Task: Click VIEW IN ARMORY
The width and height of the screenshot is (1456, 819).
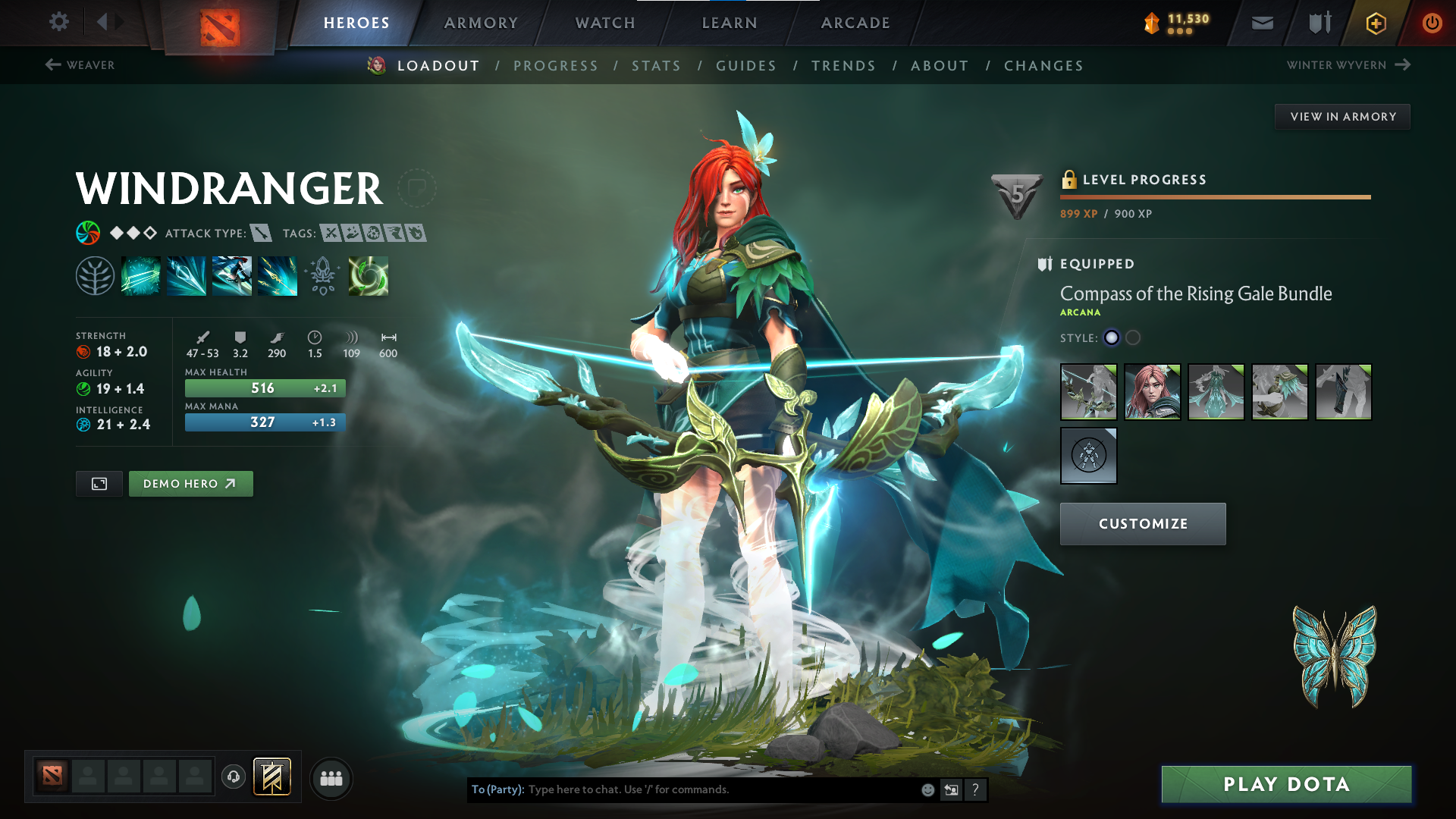Action: 1342,116
